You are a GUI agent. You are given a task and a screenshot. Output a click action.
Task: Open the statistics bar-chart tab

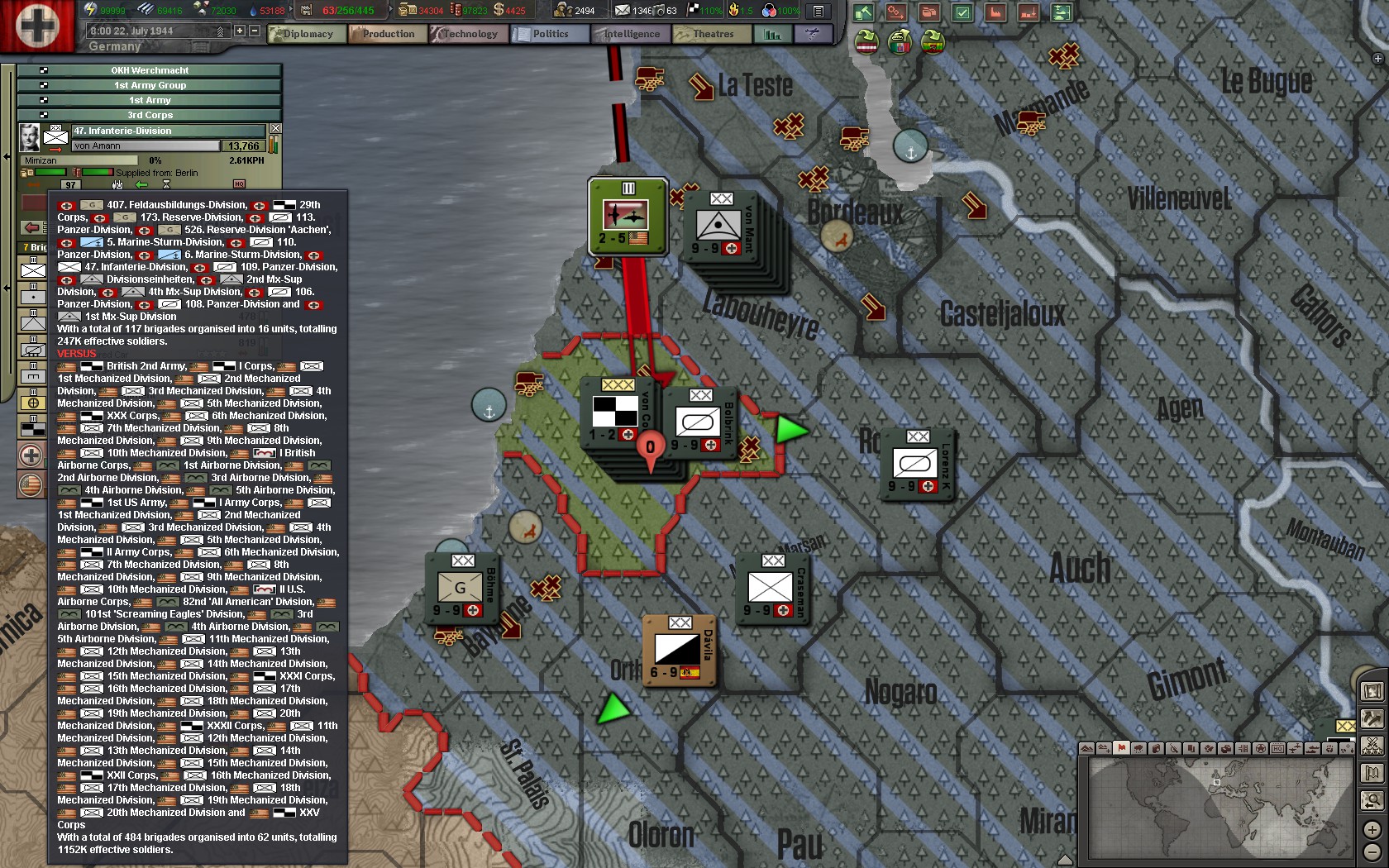(x=772, y=34)
